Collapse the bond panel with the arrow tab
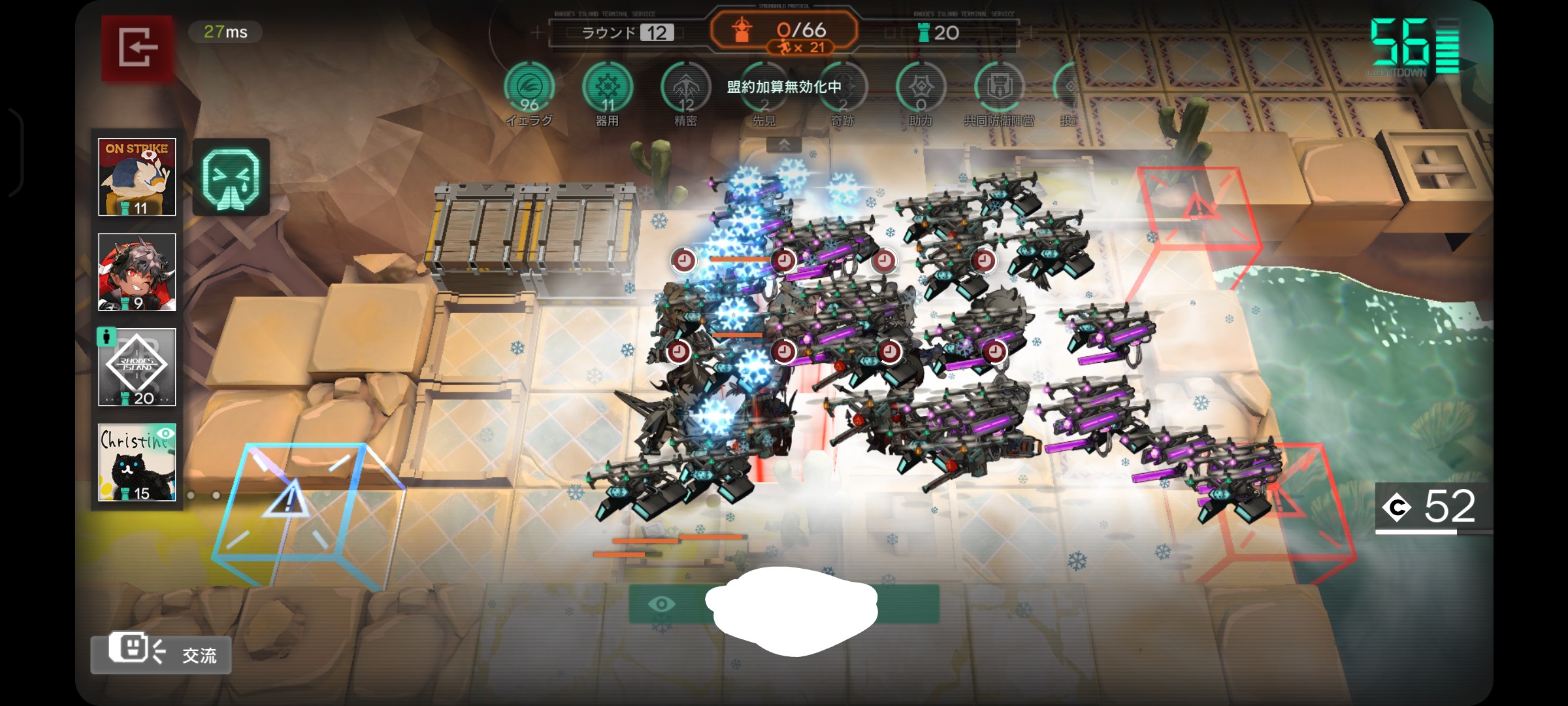The image size is (1568, 706). [x=784, y=145]
